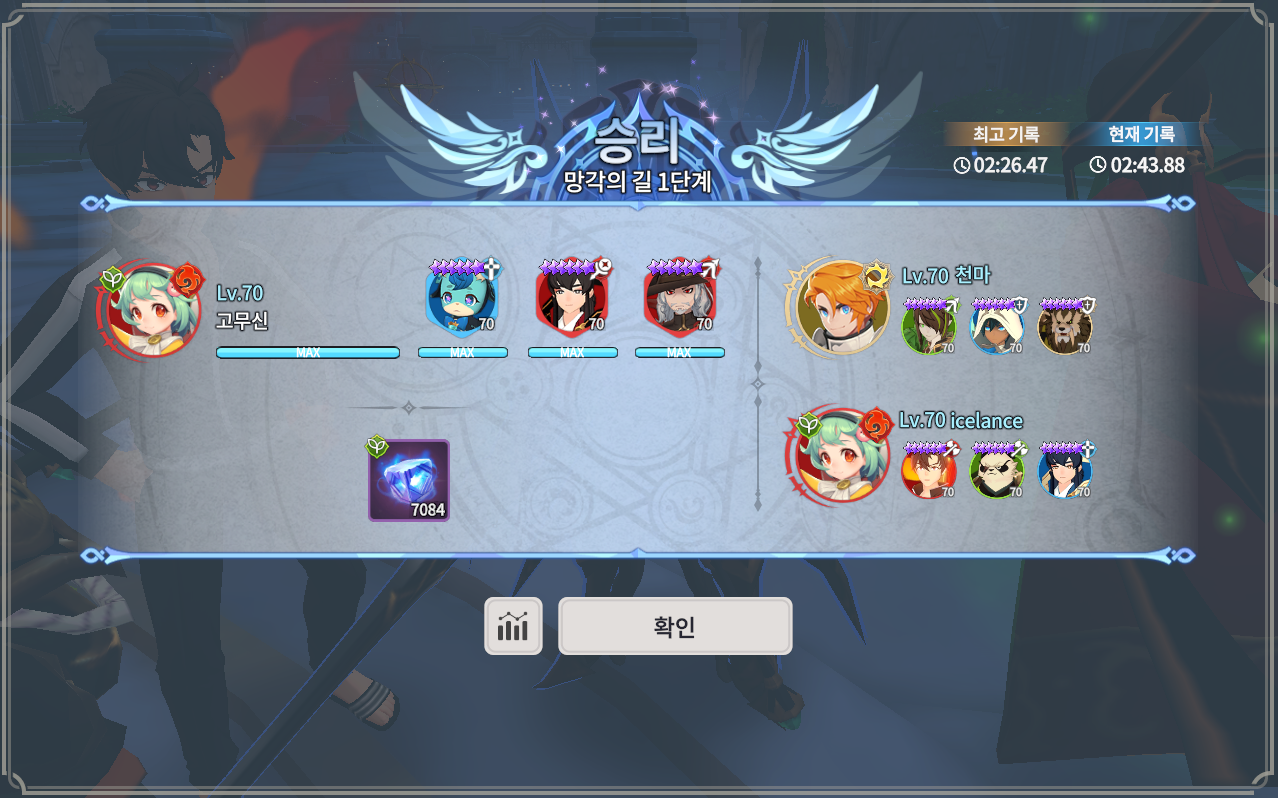
Task: Select 천마's white-hooded defender hero
Action: 997,327
